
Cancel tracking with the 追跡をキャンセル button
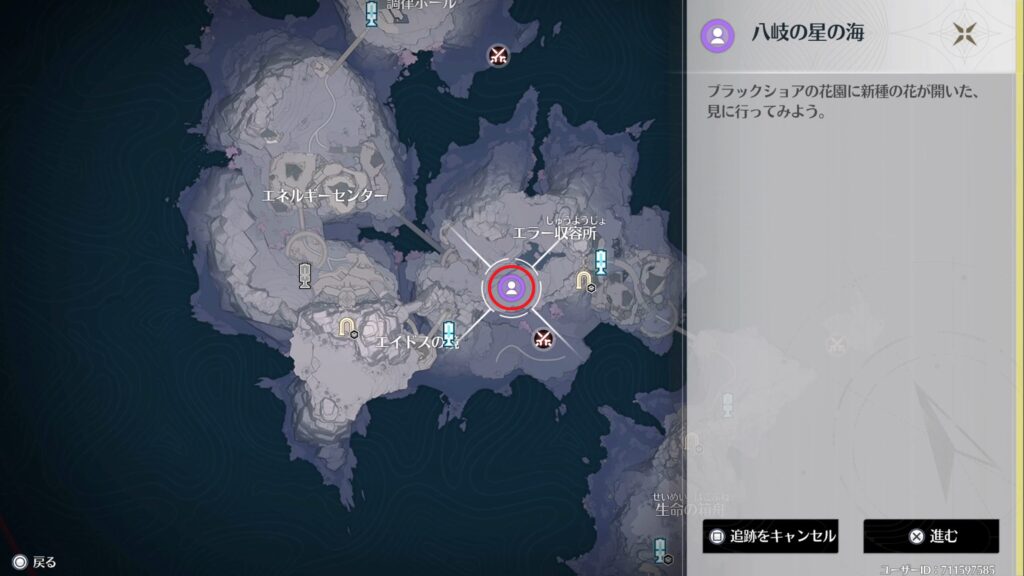point(769,536)
